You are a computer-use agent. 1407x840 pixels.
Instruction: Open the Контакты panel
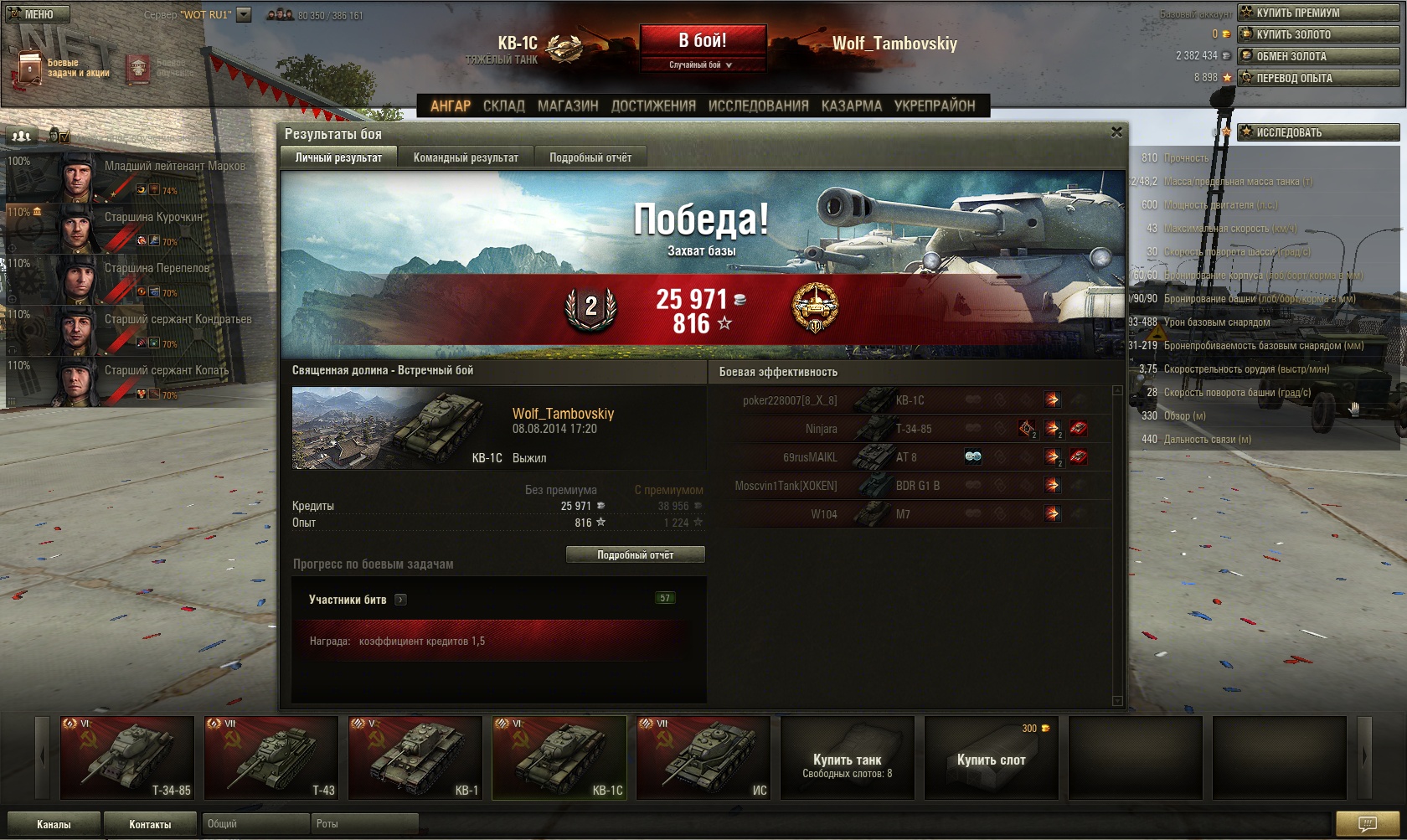coord(150,824)
